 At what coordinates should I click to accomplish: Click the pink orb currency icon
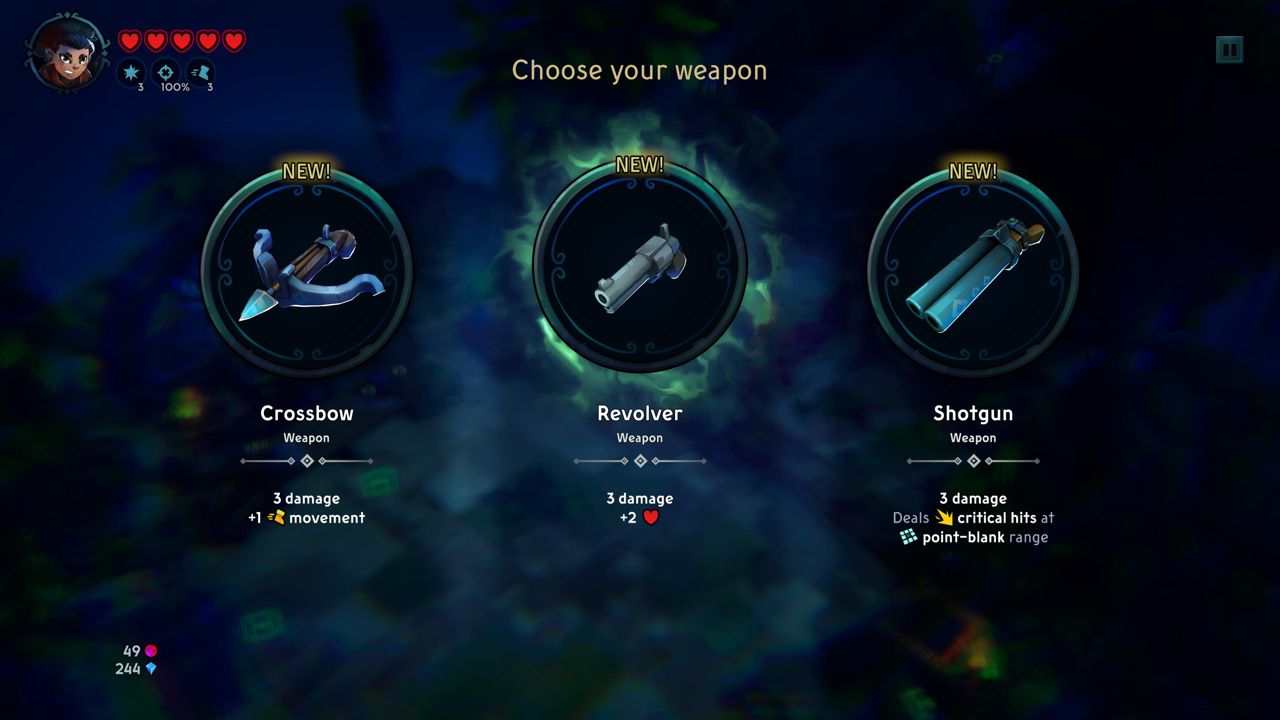(152, 652)
